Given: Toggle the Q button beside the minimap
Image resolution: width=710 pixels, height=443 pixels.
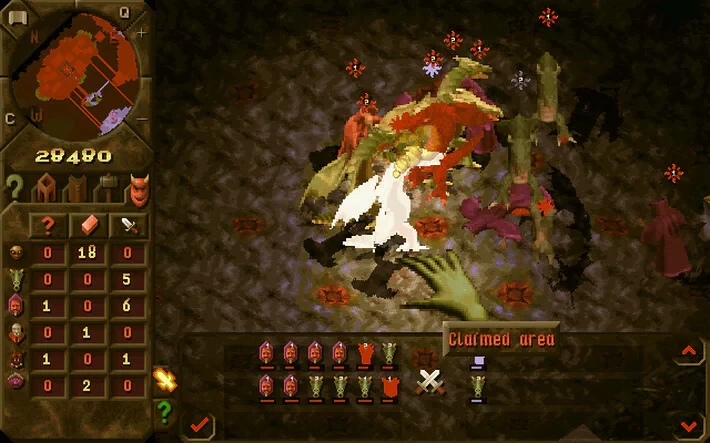Looking at the screenshot, I should click(x=125, y=12).
